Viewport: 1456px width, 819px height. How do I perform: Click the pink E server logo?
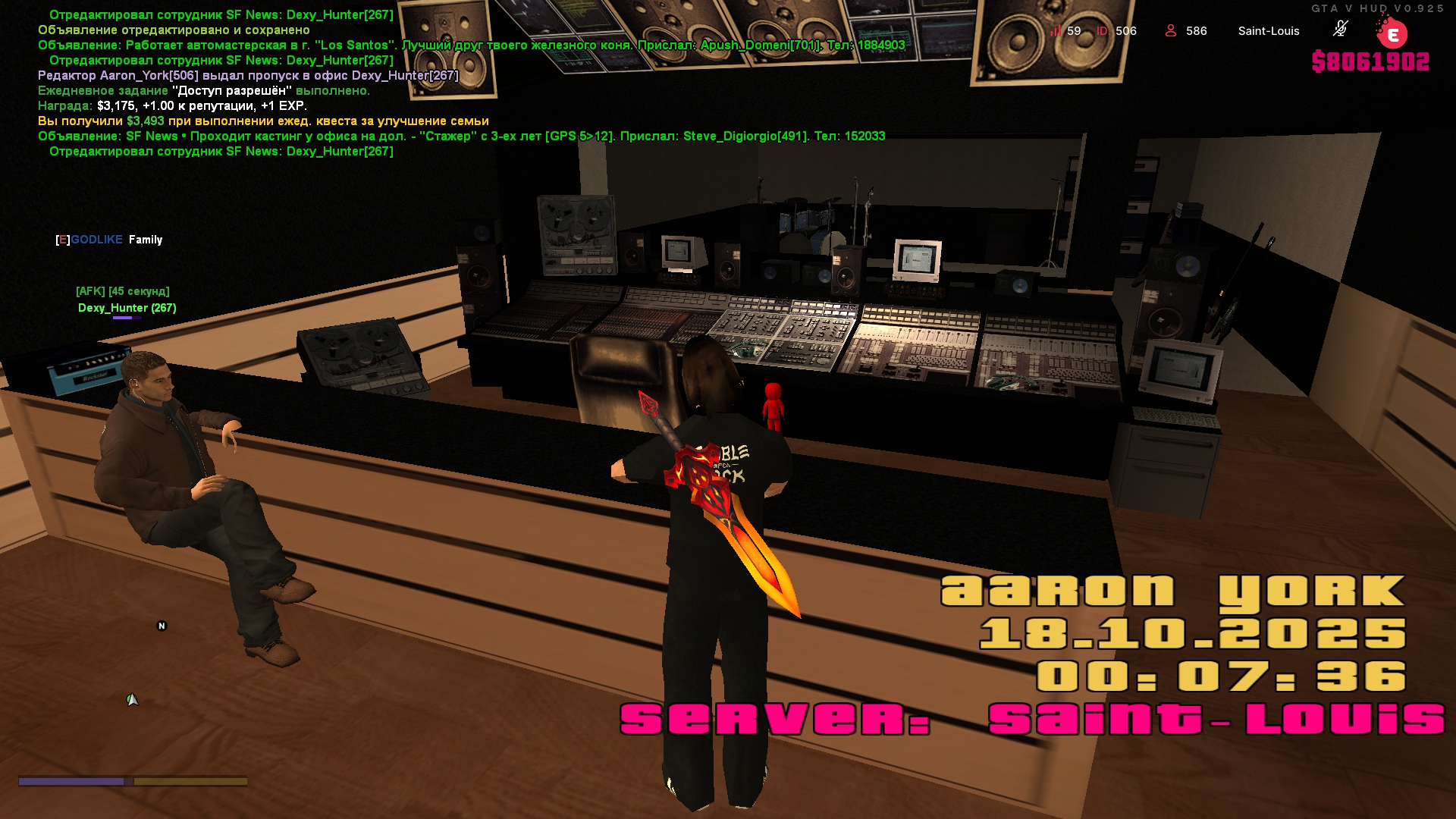tap(1392, 34)
